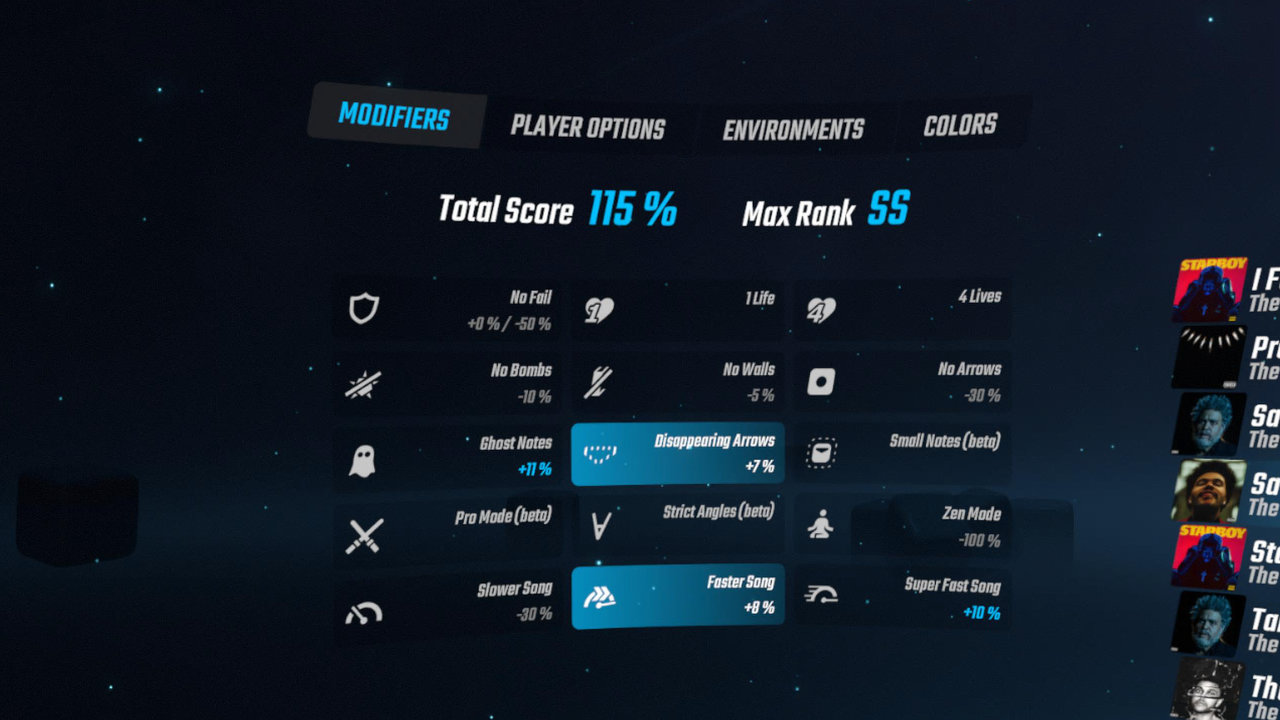Open the Colors settings tab
1280x720 pixels.
click(961, 125)
